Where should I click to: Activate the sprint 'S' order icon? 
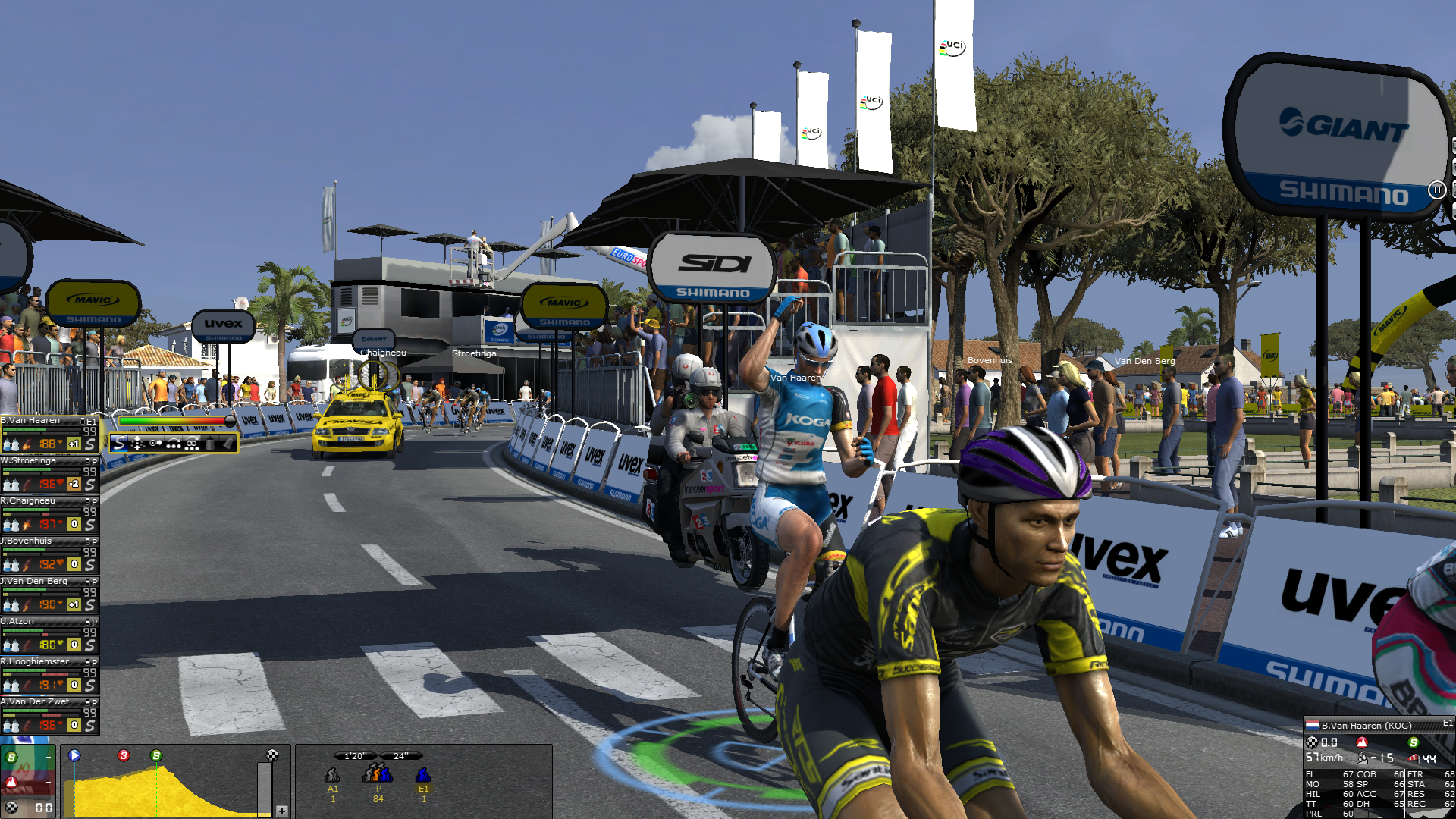(119, 444)
